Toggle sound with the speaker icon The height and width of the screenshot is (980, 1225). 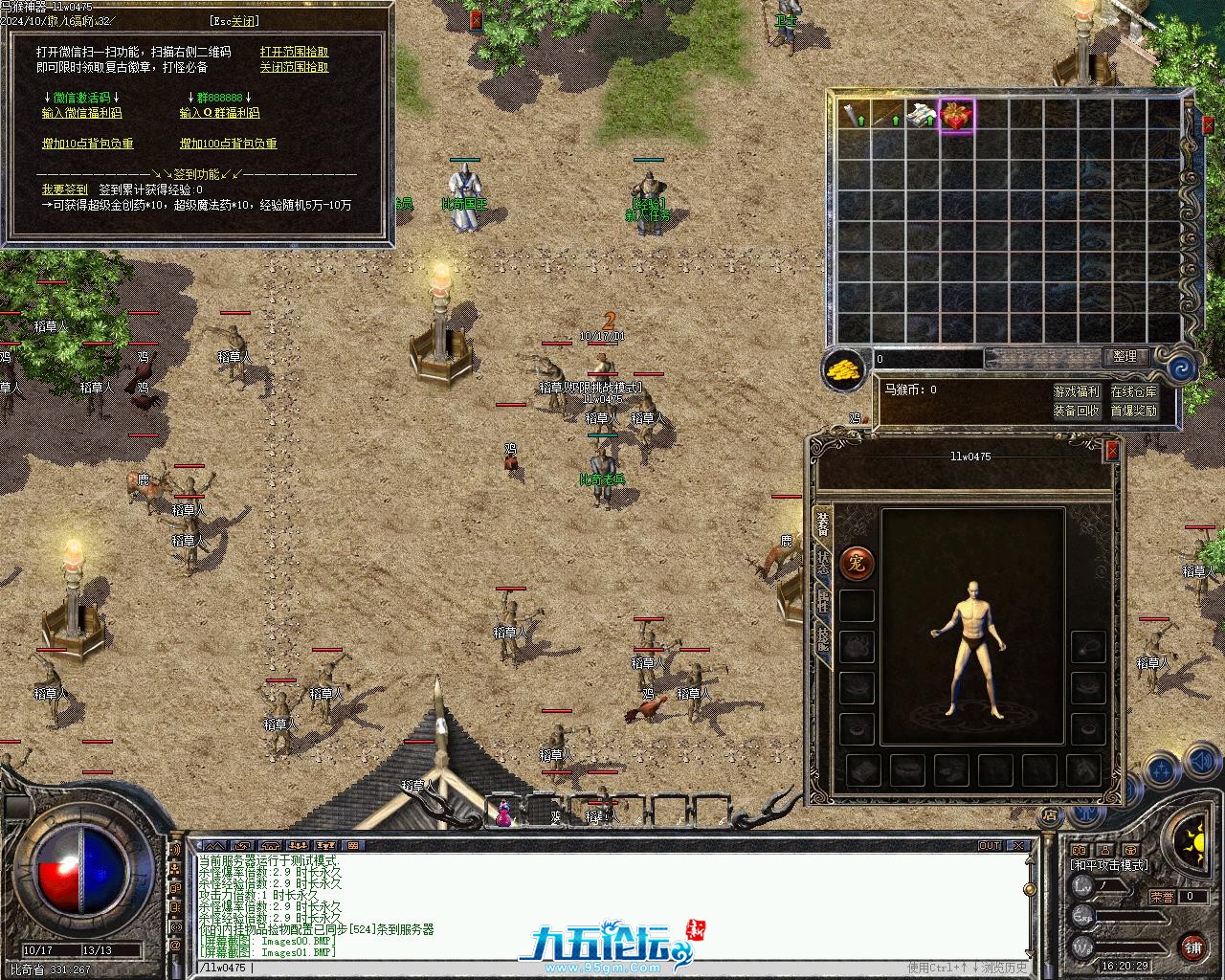tap(1200, 763)
